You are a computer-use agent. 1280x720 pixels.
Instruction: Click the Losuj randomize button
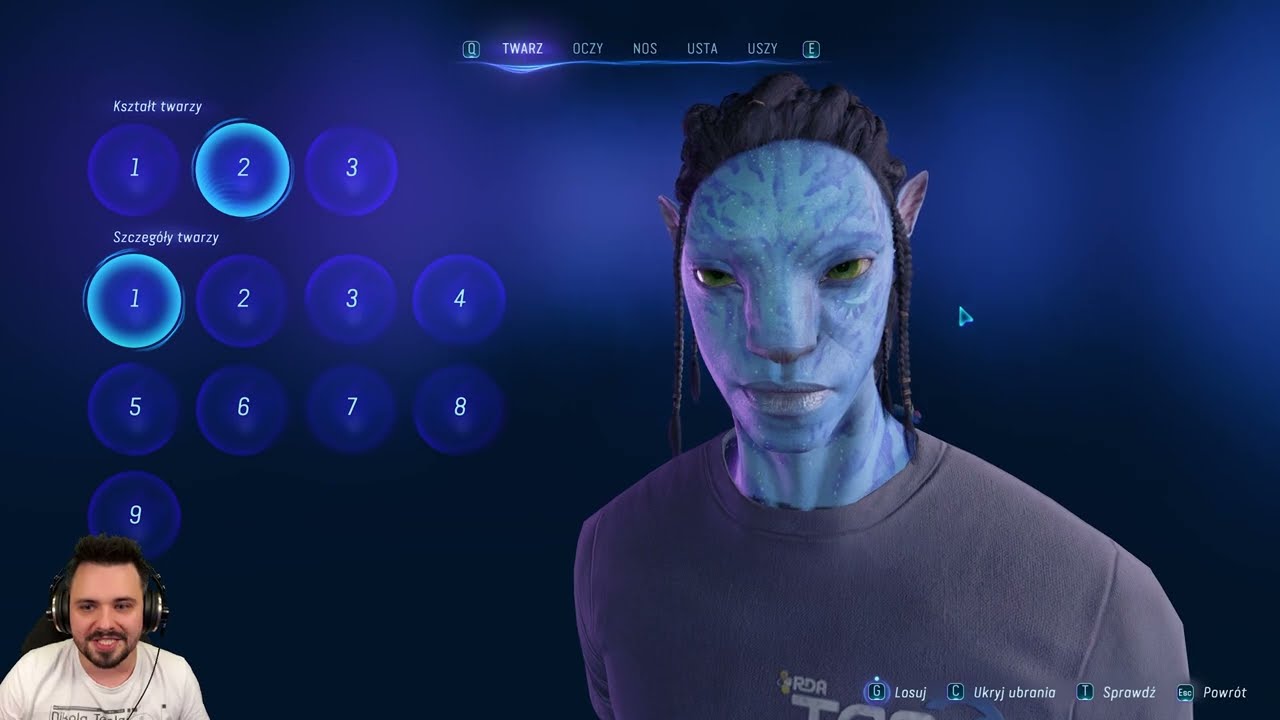[x=898, y=692]
